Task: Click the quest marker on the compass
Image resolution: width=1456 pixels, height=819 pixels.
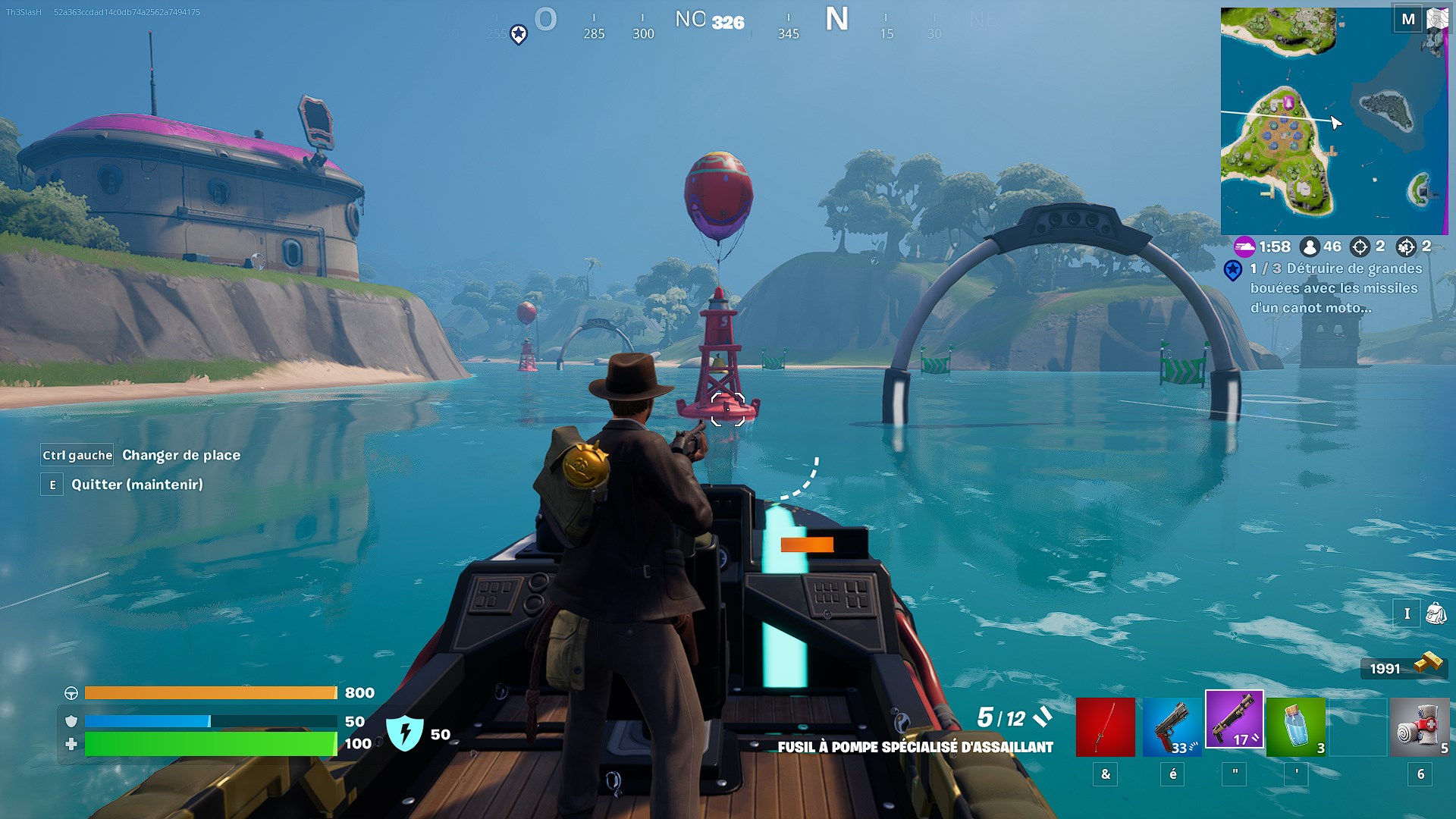Action: click(519, 34)
